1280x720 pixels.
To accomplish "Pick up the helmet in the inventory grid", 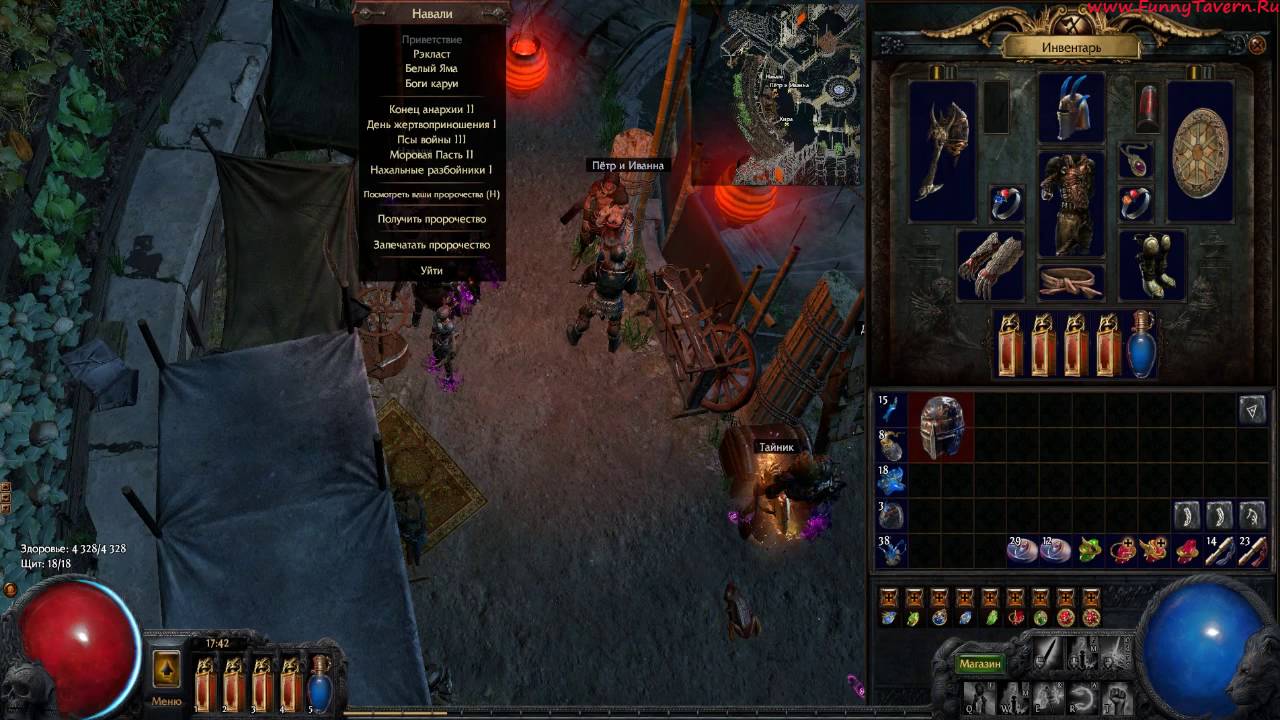I will [x=941, y=427].
